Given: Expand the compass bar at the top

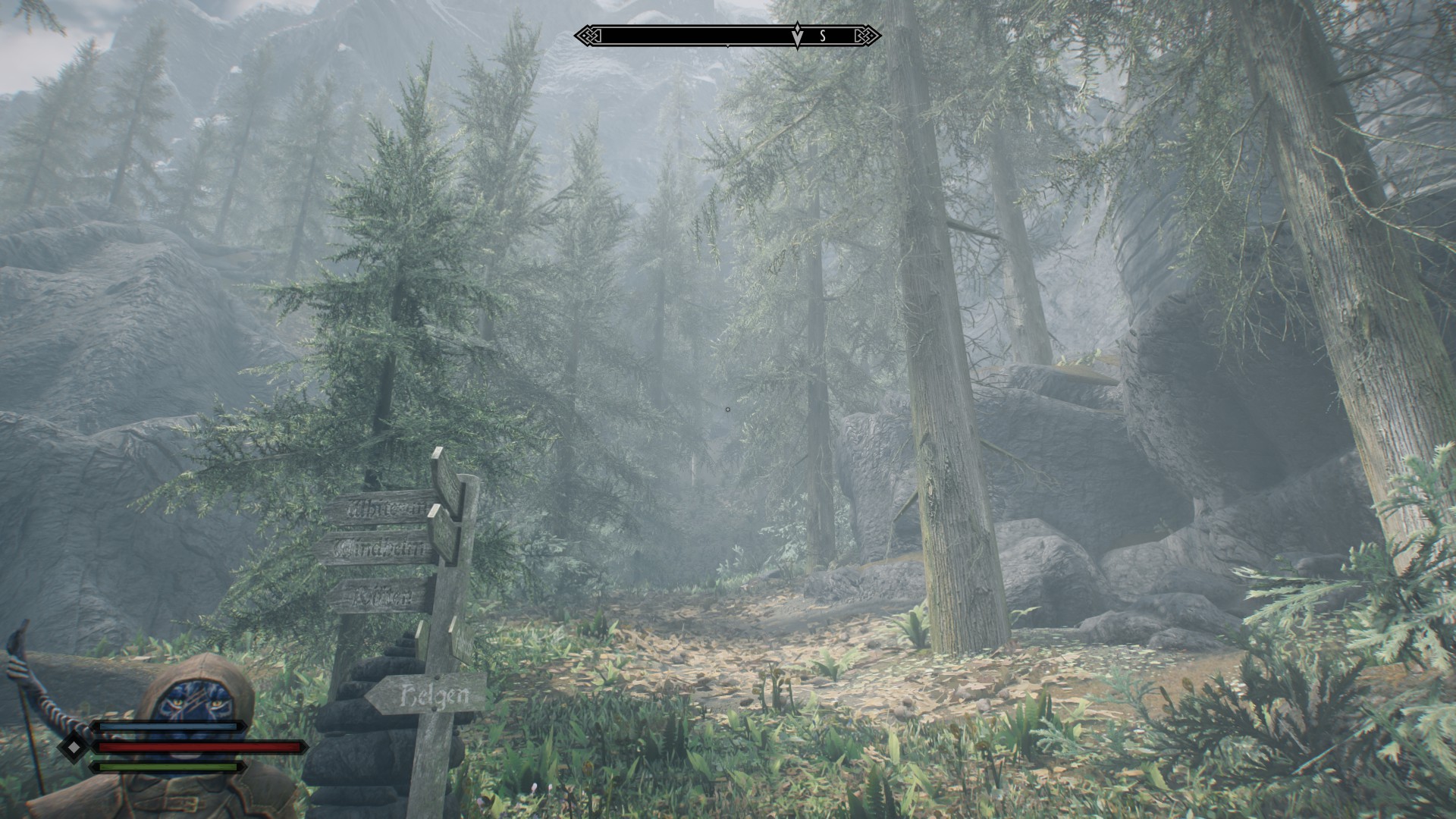Looking at the screenshot, I should click(728, 33).
